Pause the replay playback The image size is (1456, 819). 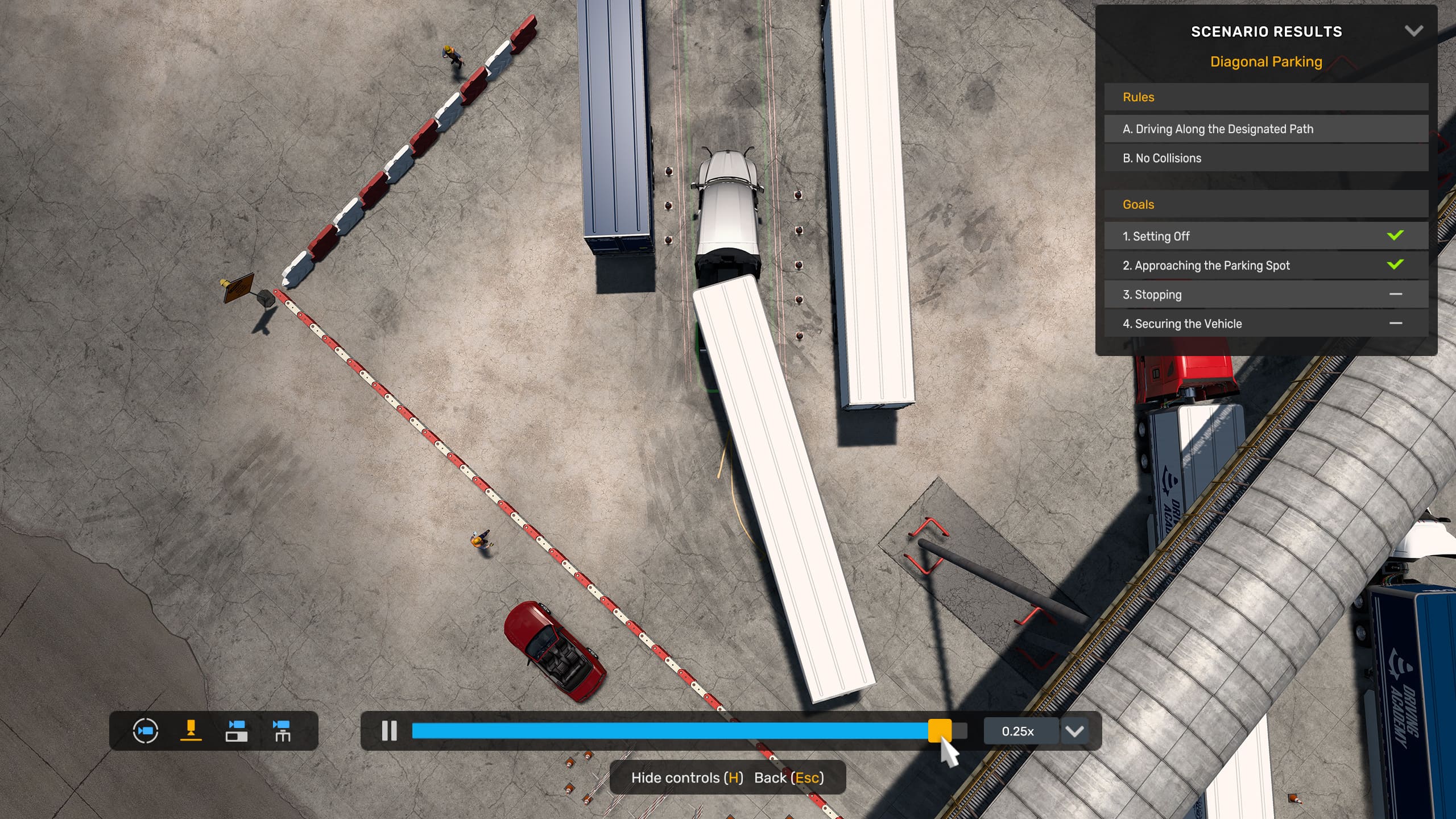[390, 731]
